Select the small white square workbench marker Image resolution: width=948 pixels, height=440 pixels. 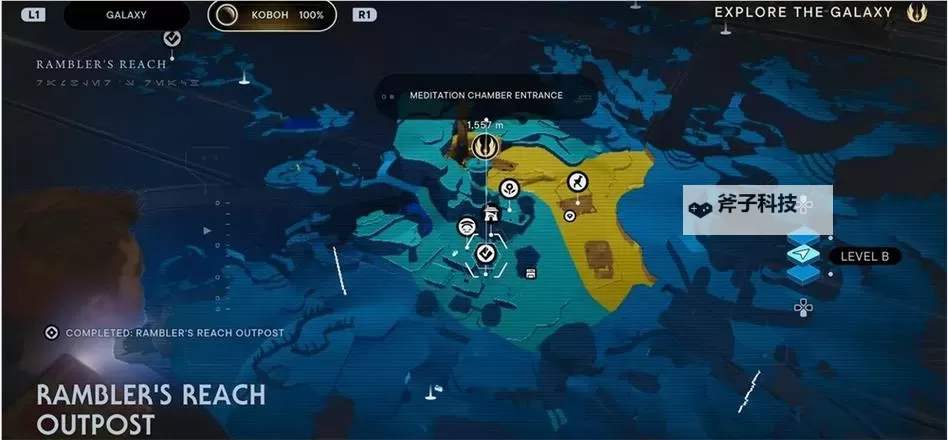(x=530, y=272)
